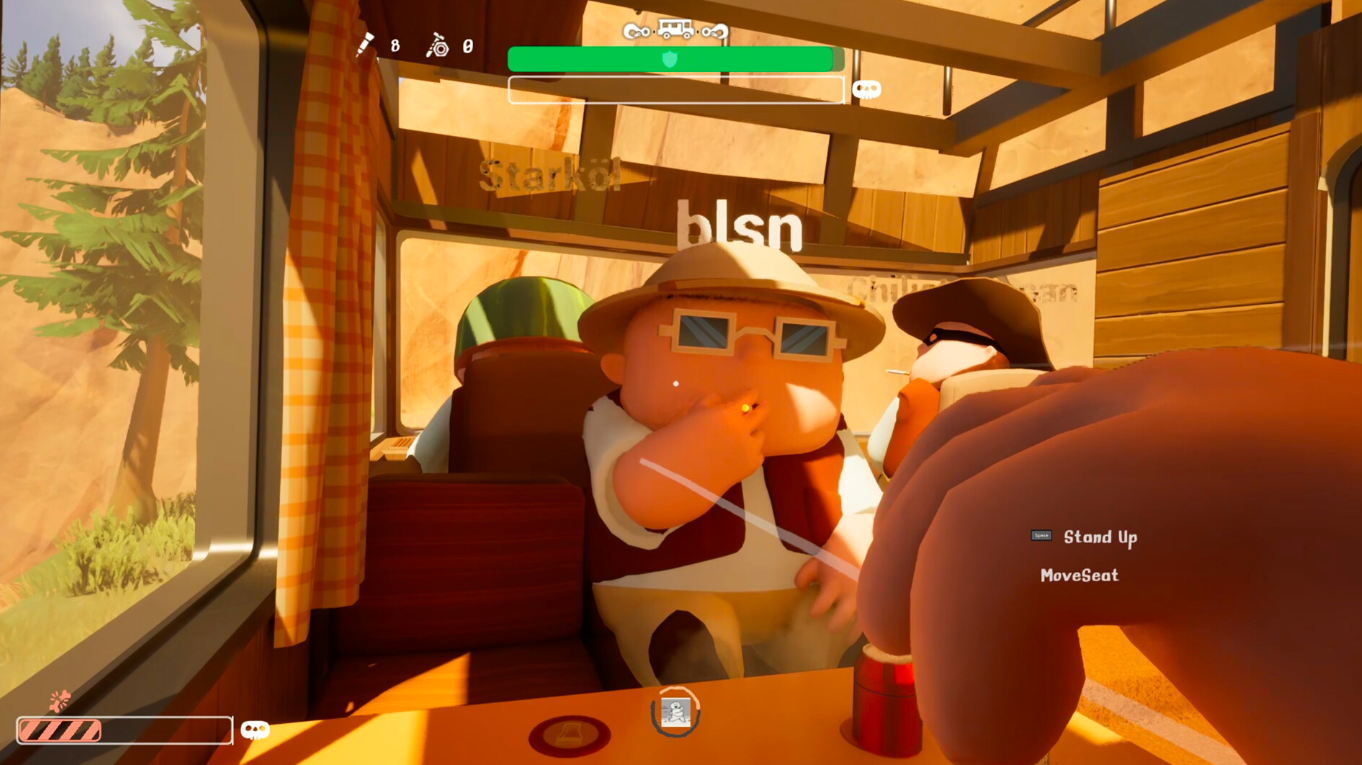Viewport: 1362px width, 765px height.
Task: Select the Stand Up prompt
Action: click(1101, 536)
